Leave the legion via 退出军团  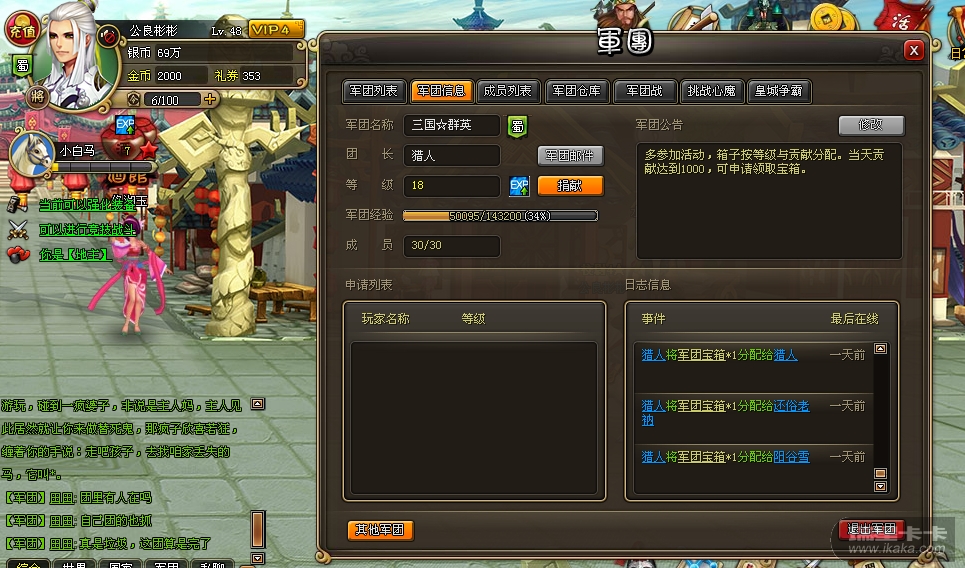point(871,529)
